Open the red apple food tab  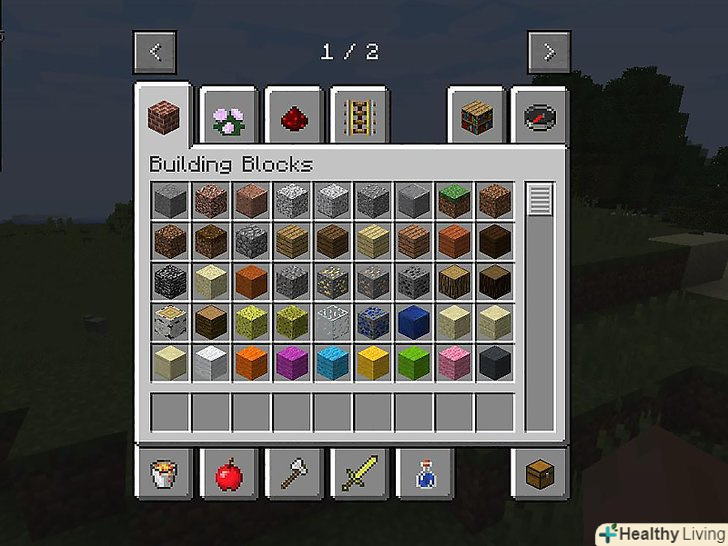coord(228,474)
